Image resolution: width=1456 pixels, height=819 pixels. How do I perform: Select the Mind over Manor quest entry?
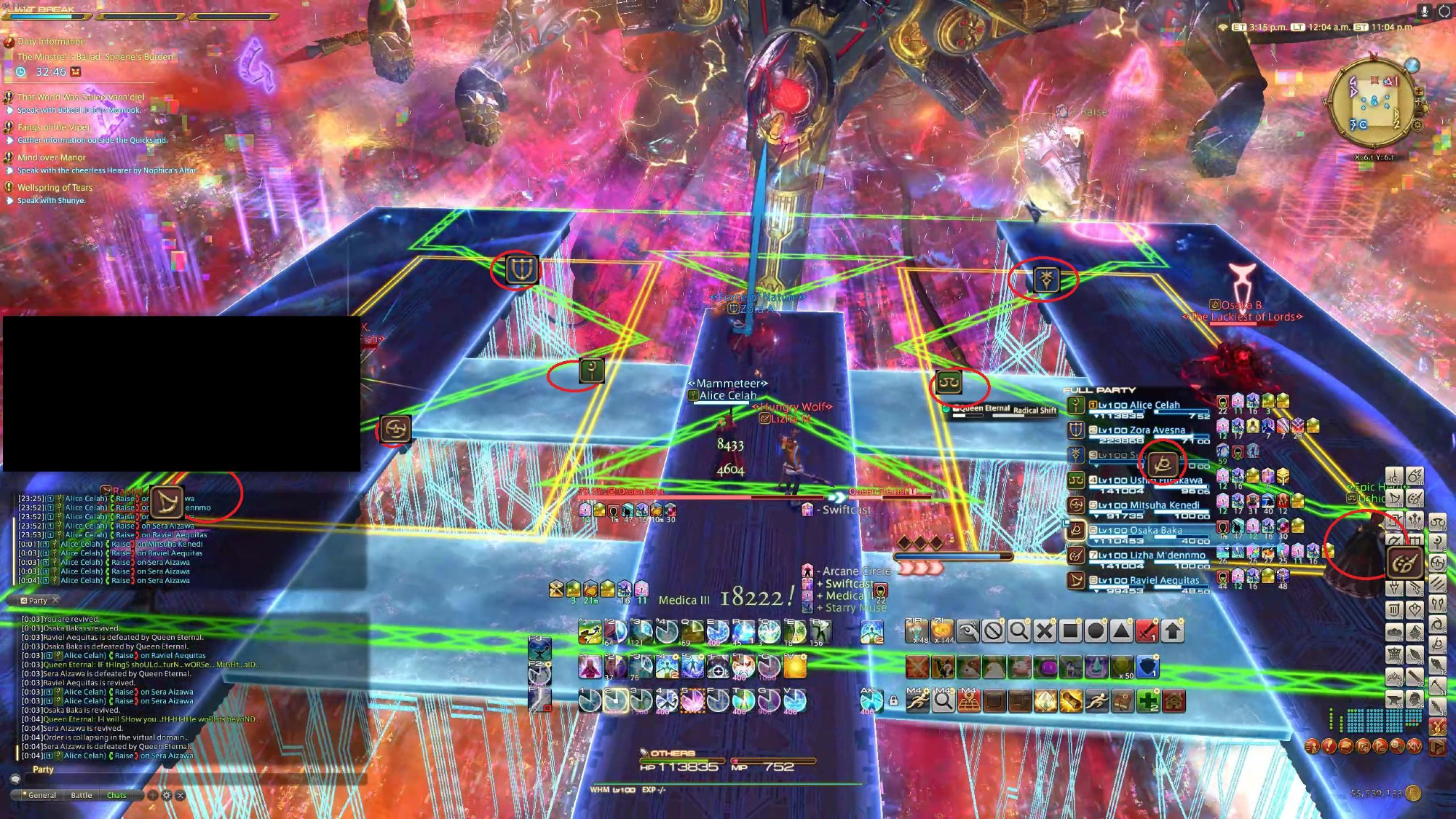[51, 157]
